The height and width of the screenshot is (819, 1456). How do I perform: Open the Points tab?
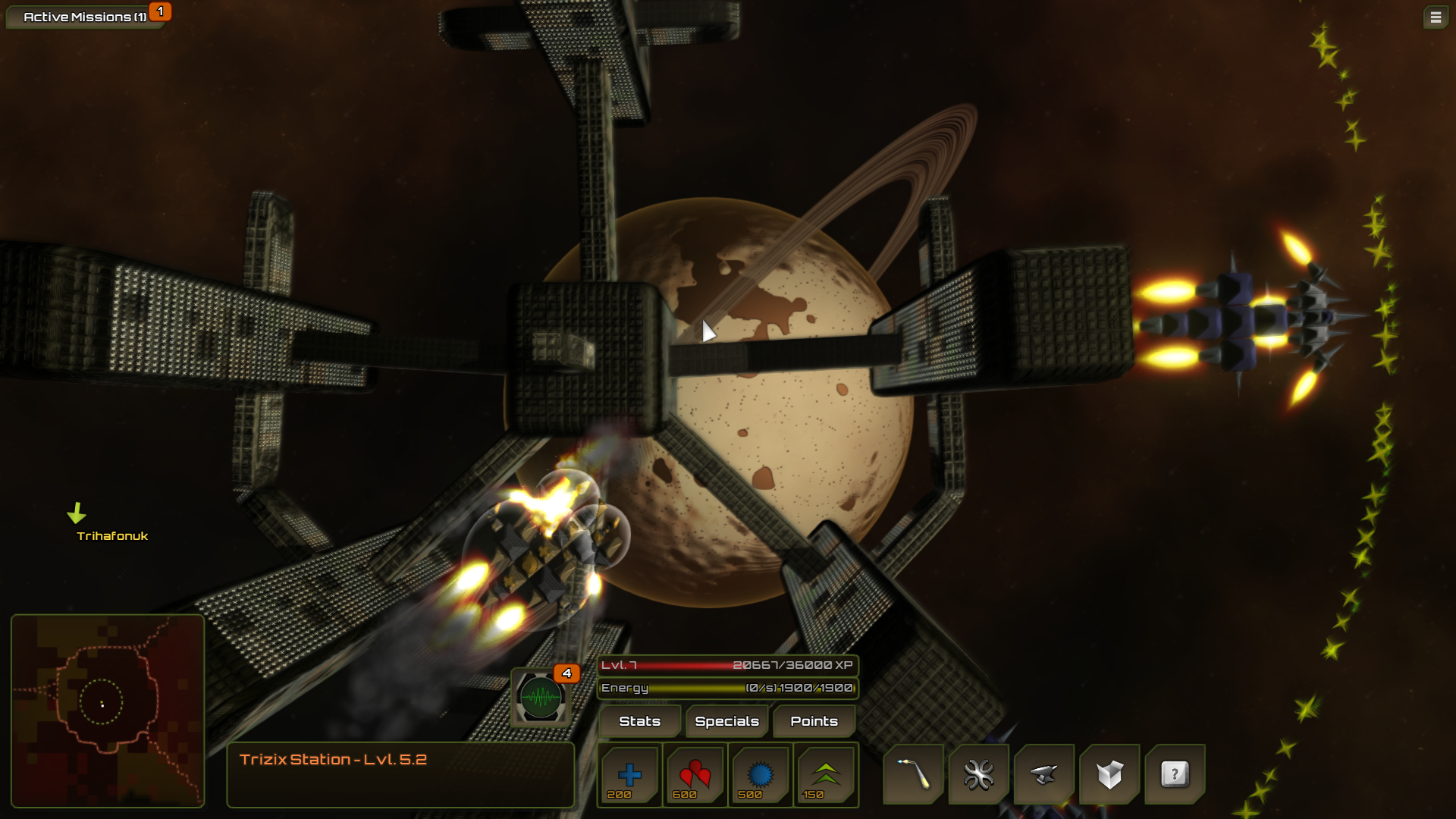[x=814, y=721]
